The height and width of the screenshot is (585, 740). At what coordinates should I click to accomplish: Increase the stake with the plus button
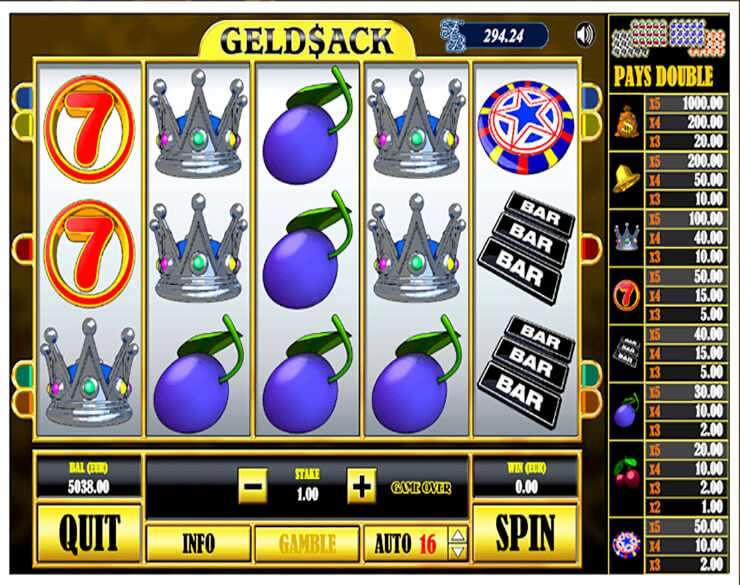360,488
